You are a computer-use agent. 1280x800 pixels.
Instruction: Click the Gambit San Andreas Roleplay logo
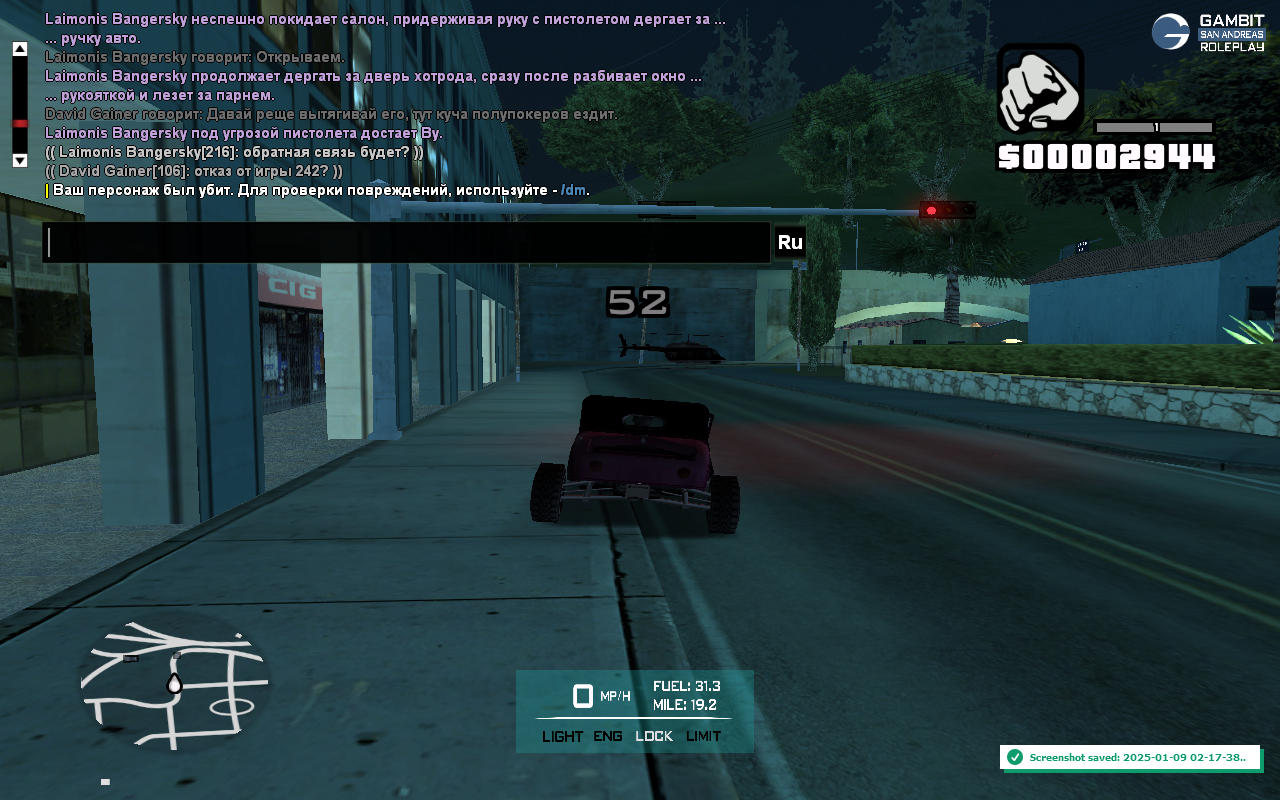(1208, 32)
